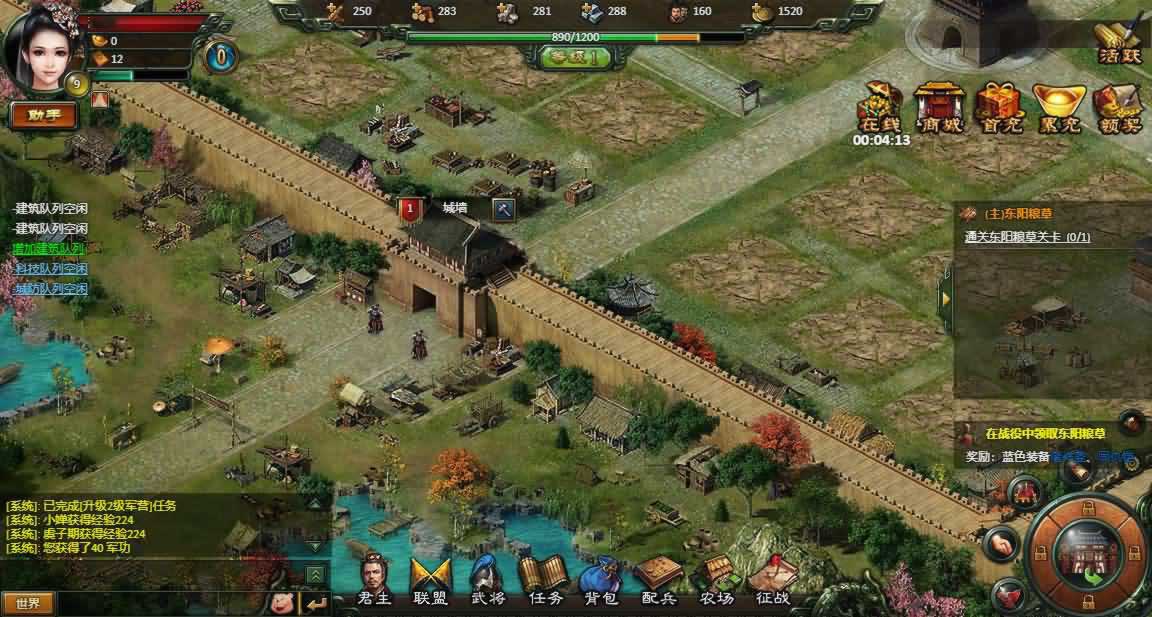The height and width of the screenshot is (617, 1152).
Task: Click the 通关东阳粮草关卡 quest objective
Action: pos(1027,237)
